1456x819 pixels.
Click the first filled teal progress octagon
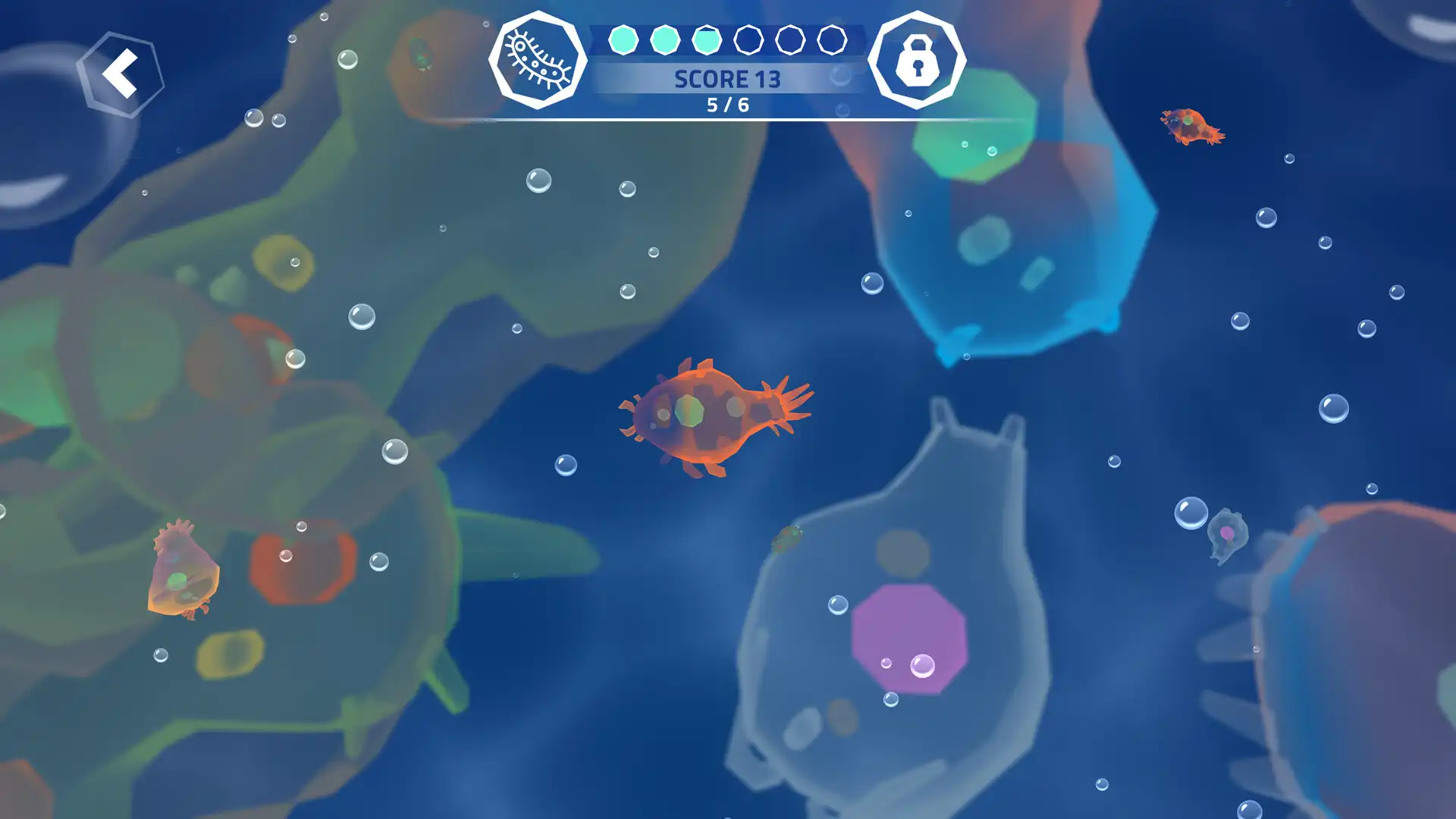[623, 39]
